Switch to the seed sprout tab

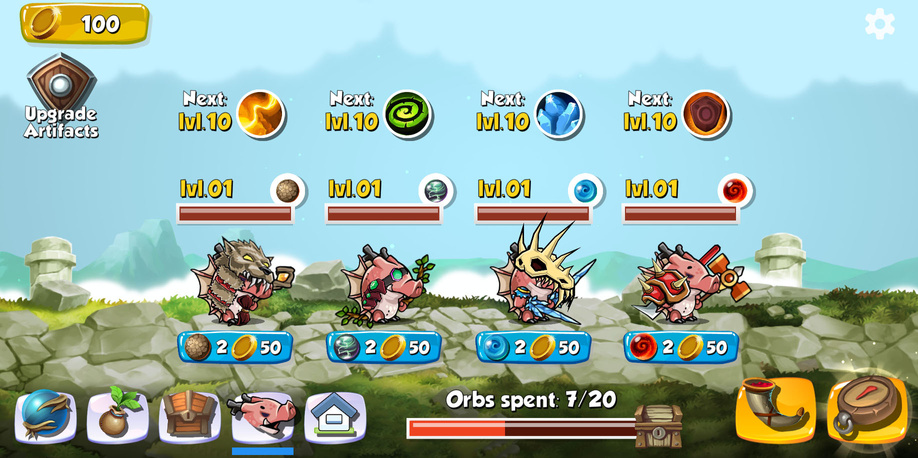[118, 415]
